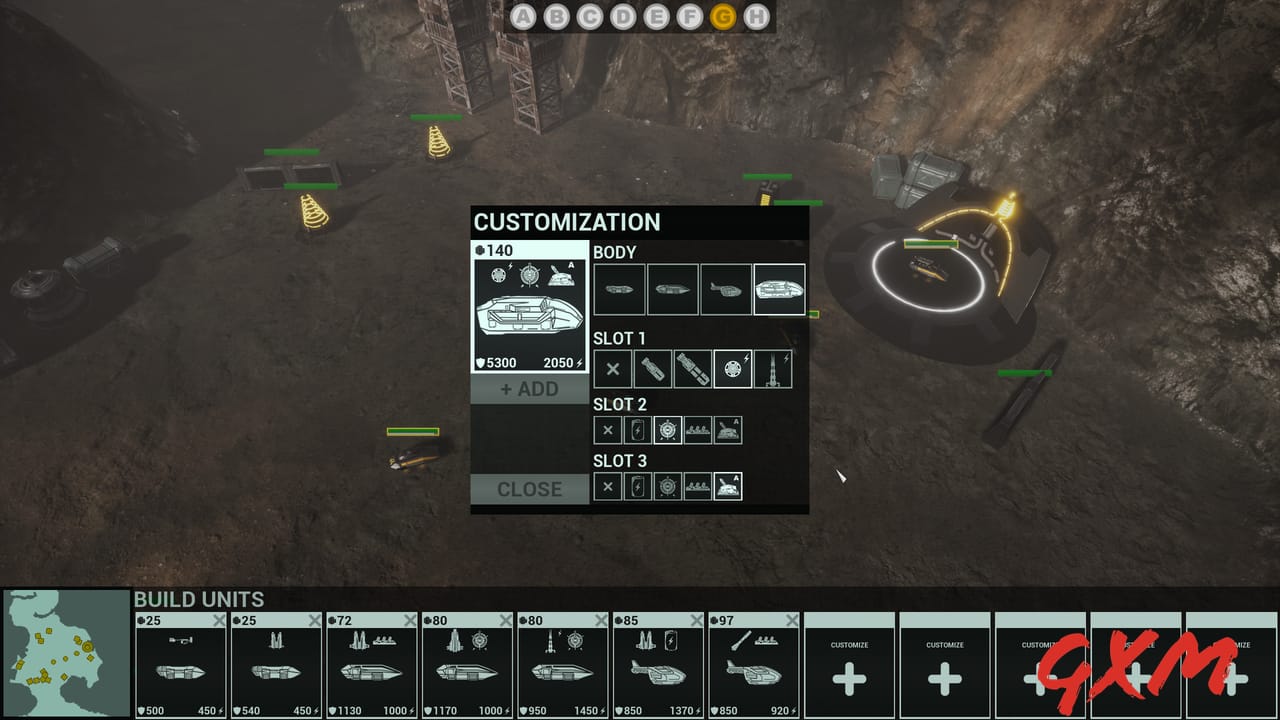Select the small missile pod in Slot 1

coord(651,368)
